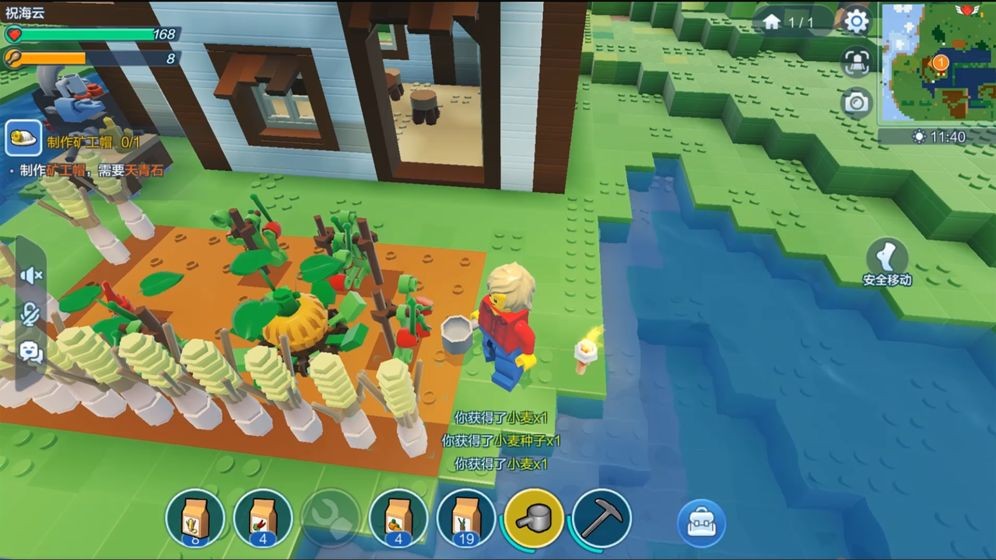
Task: Select the pumpkin seed bag slot
Action: pos(398,518)
